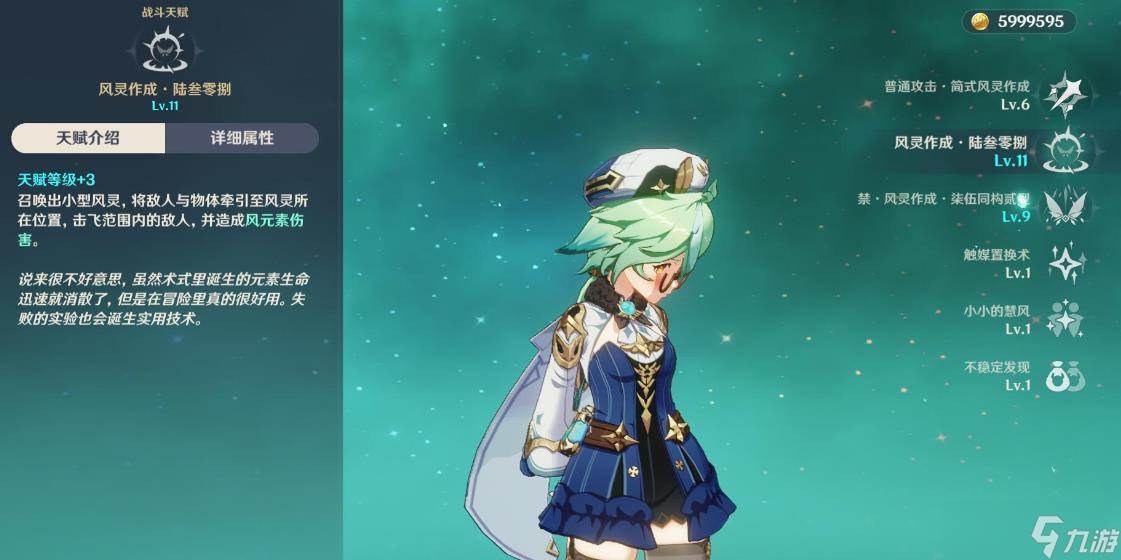Show the 不稳定发现 passive talent
1121x560 pixels.
[1066, 376]
